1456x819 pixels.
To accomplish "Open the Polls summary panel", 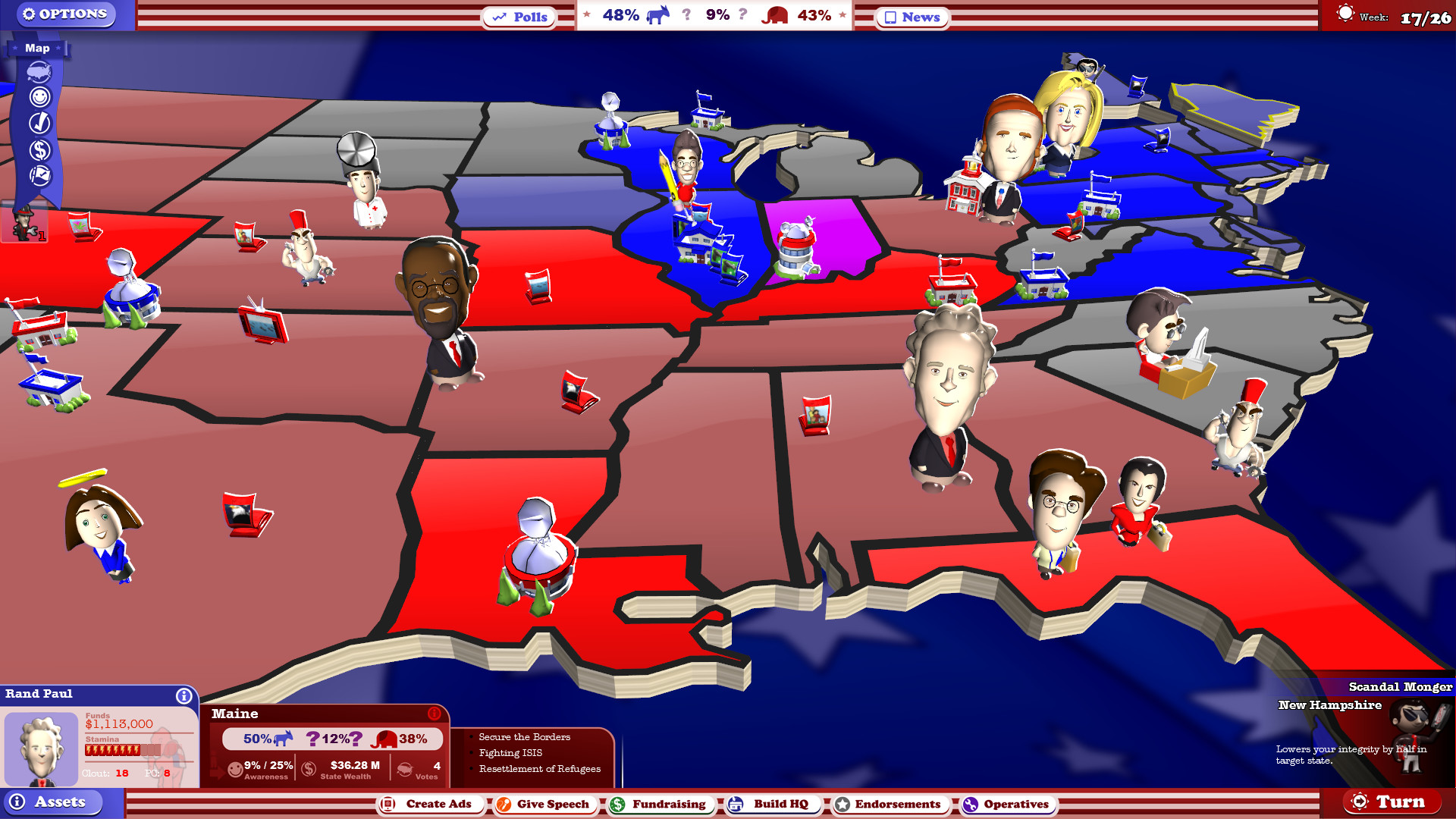I will [x=519, y=16].
